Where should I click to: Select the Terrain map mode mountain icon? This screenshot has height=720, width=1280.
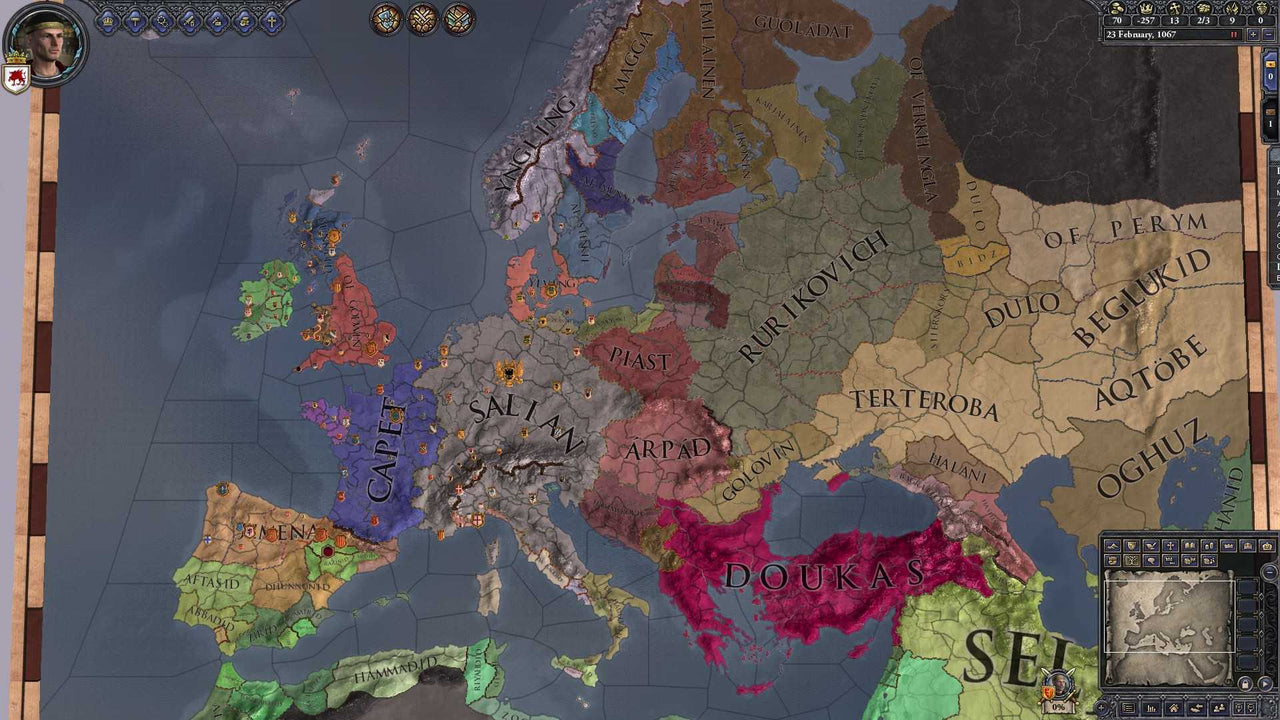pos(1112,546)
